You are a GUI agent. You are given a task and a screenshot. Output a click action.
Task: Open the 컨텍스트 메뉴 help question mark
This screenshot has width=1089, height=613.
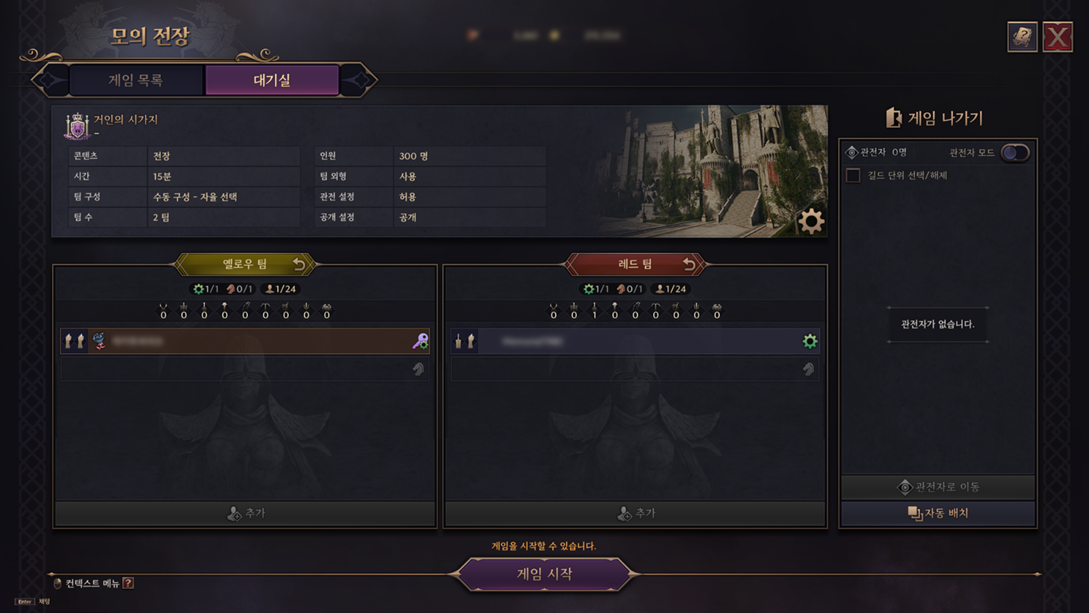coord(128,583)
